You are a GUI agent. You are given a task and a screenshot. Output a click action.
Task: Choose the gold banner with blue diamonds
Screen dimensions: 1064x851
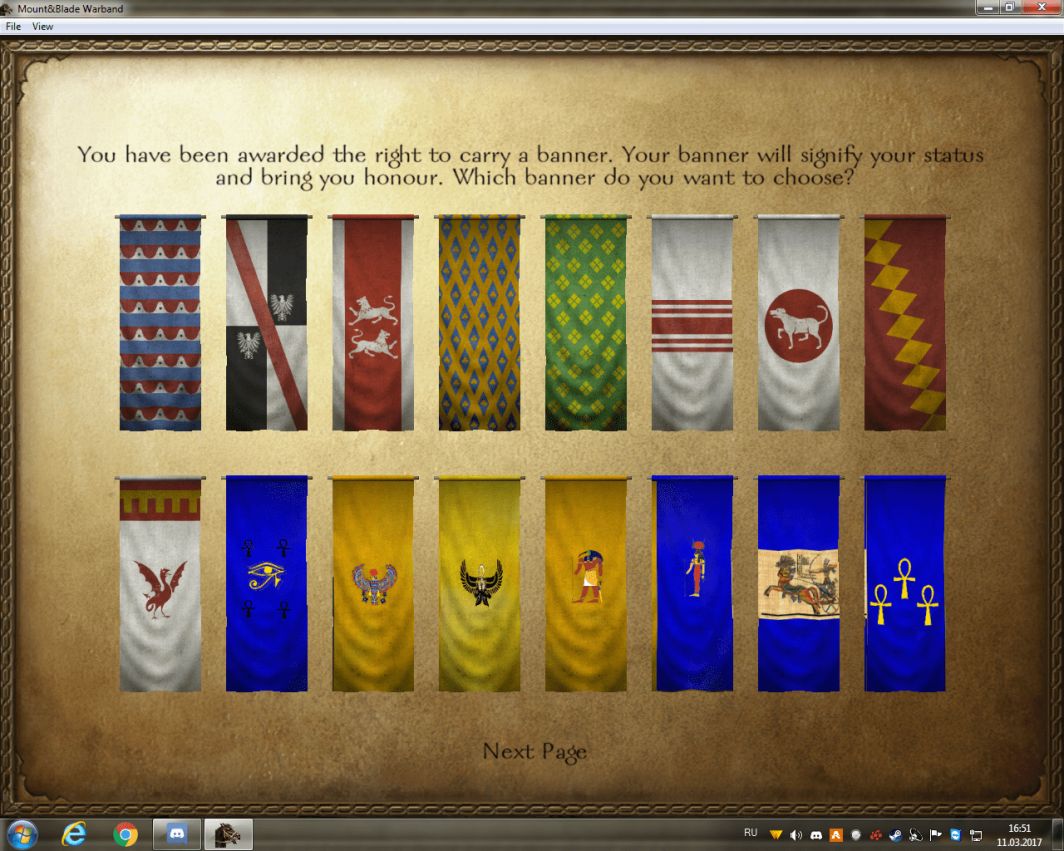tap(479, 323)
